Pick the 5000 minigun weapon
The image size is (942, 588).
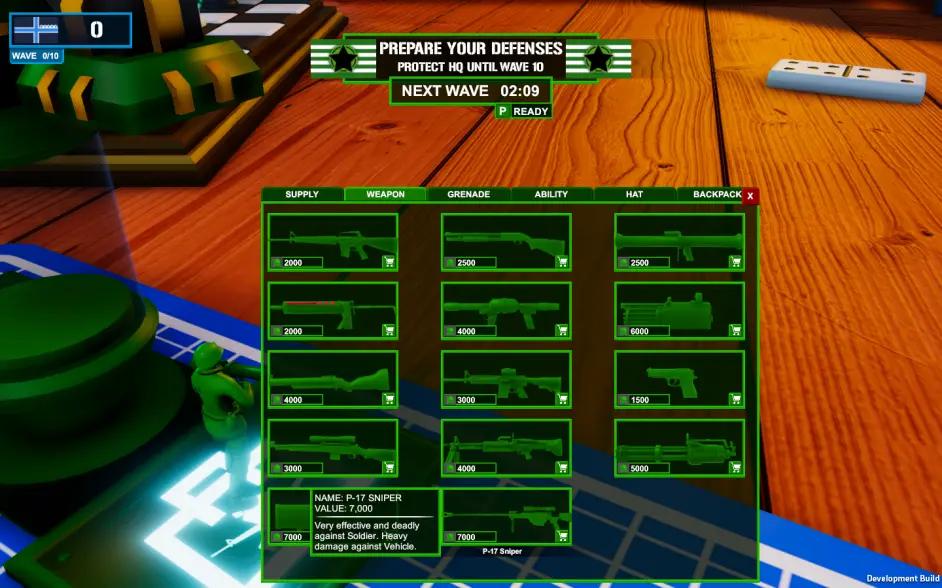point(678,443)
